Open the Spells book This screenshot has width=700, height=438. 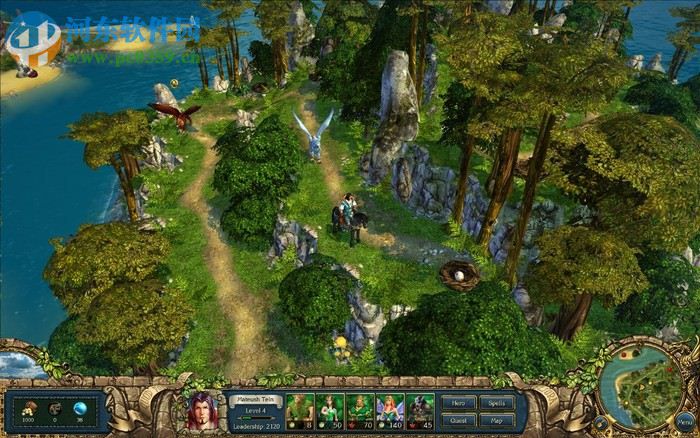point(497,403)
